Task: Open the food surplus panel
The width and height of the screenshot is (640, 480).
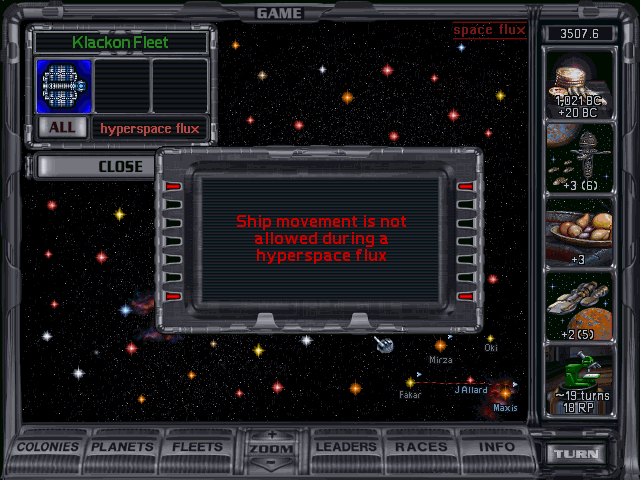Action: pyautogui.click(x=580, y=233)
